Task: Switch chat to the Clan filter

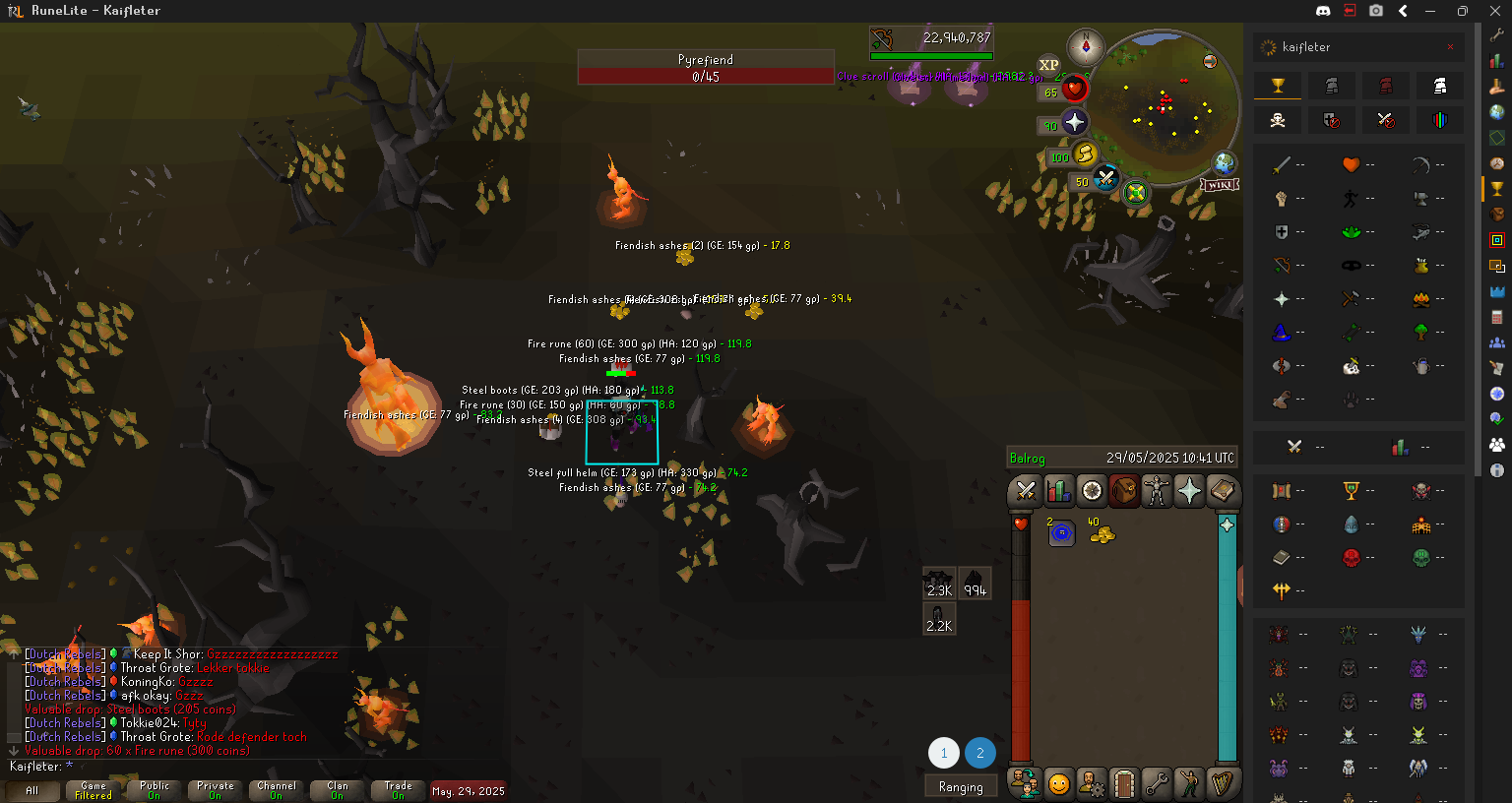Action: [x=337, y=790]
